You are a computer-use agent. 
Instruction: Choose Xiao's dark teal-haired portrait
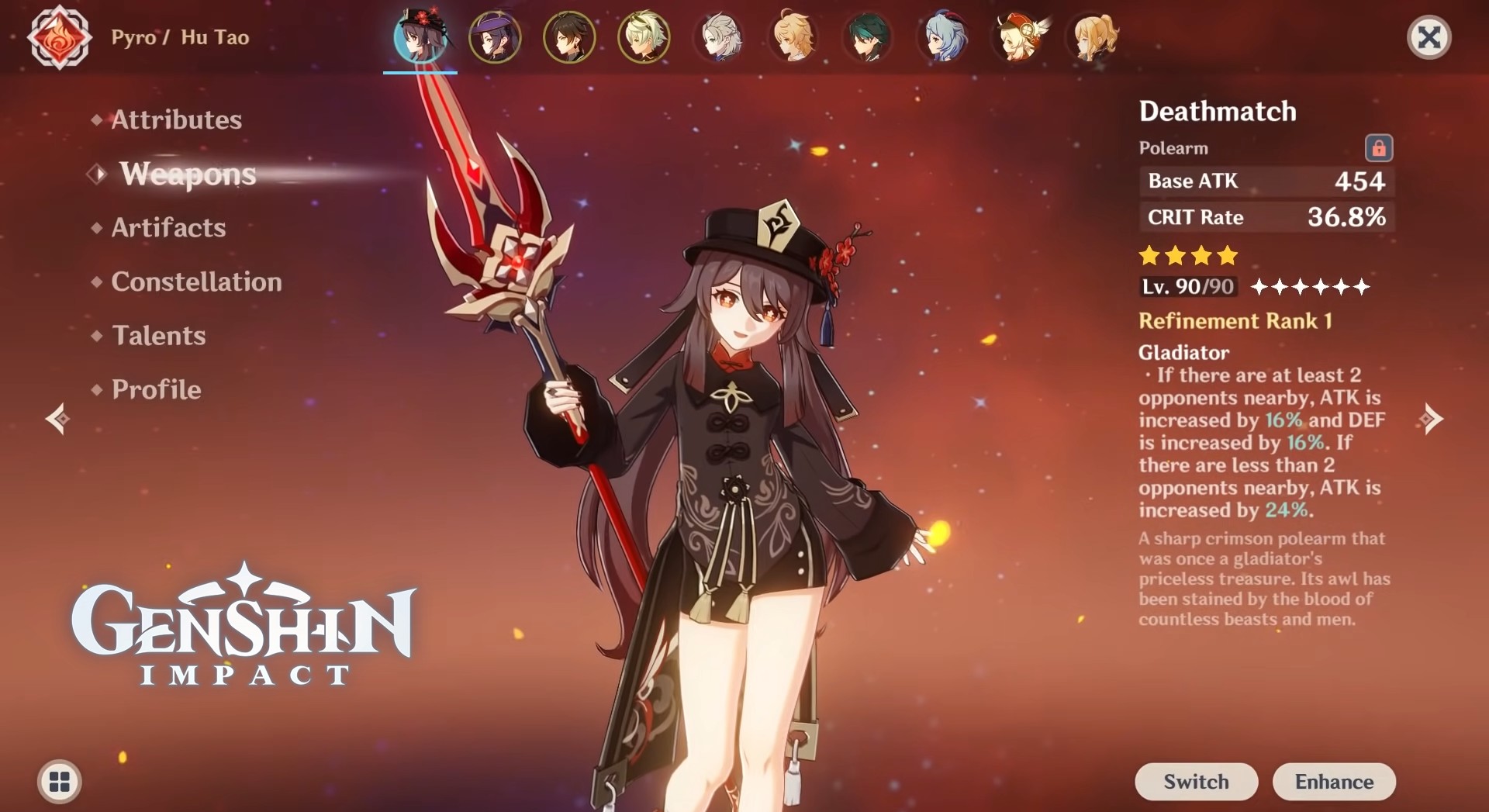pyautogui.click(x=867, y=37)
